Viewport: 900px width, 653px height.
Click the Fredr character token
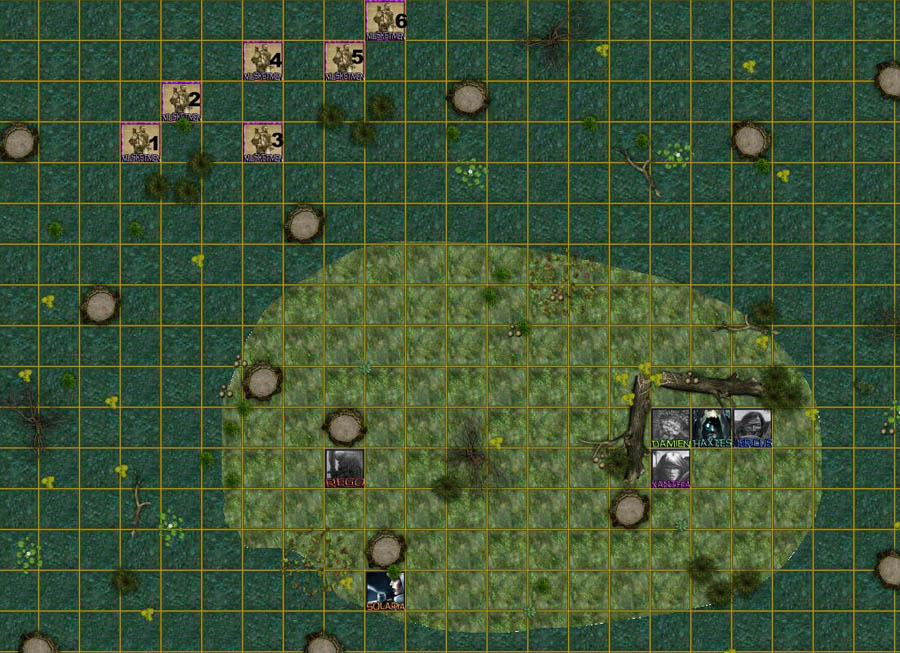coord(752,427)
